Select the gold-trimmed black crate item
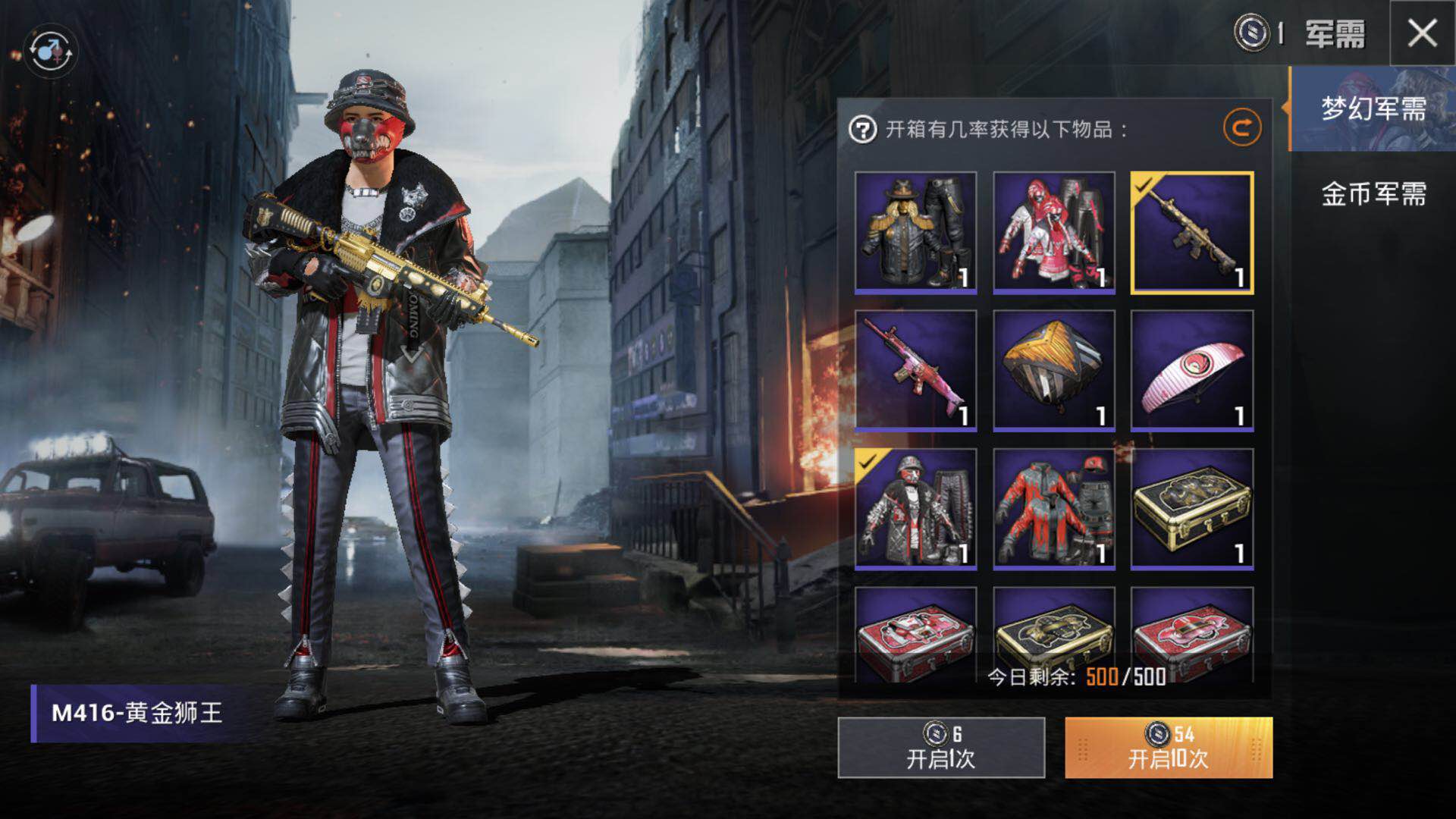 click(1191, 509)
